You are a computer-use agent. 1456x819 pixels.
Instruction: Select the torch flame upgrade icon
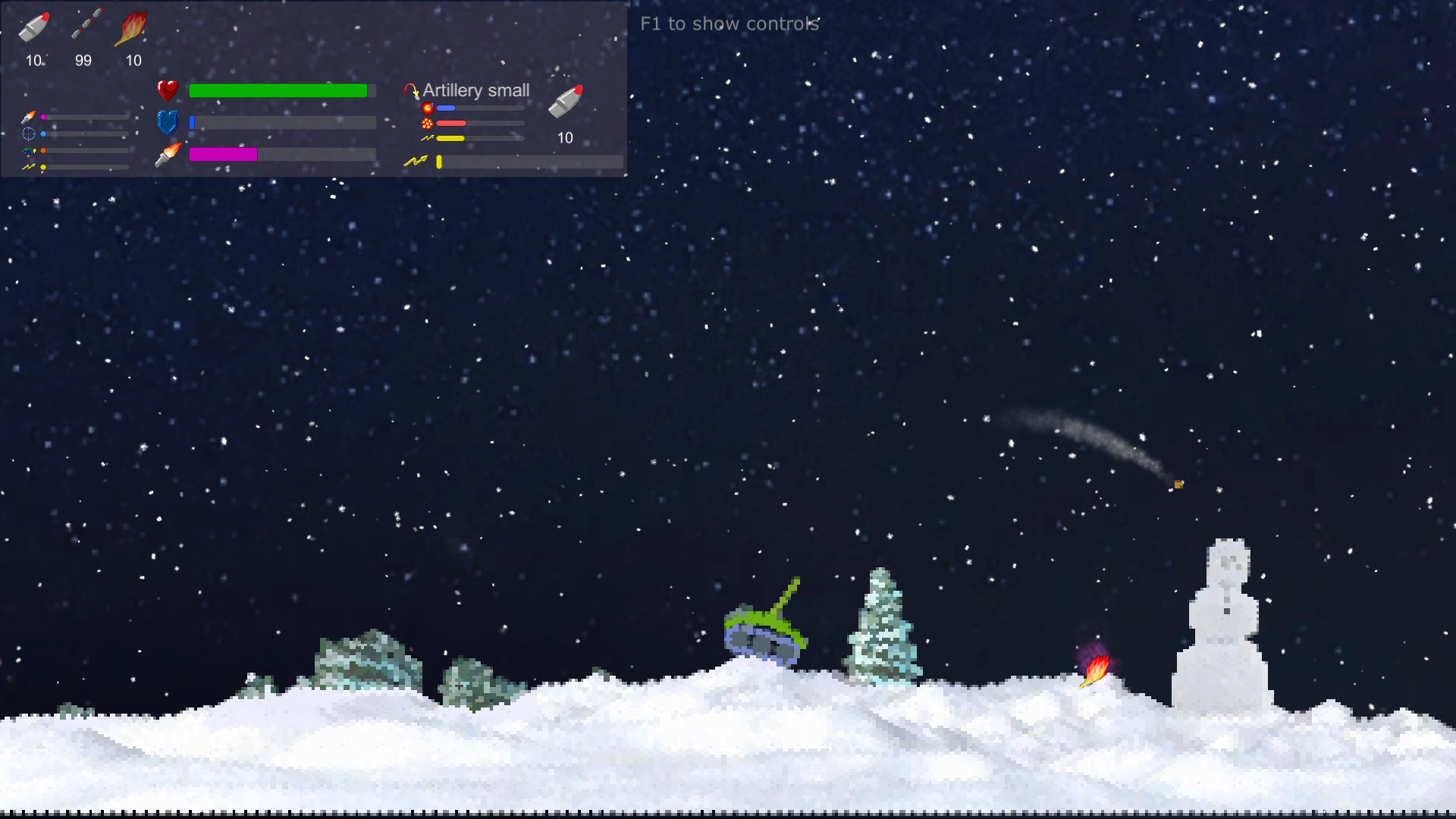[168, 153]
